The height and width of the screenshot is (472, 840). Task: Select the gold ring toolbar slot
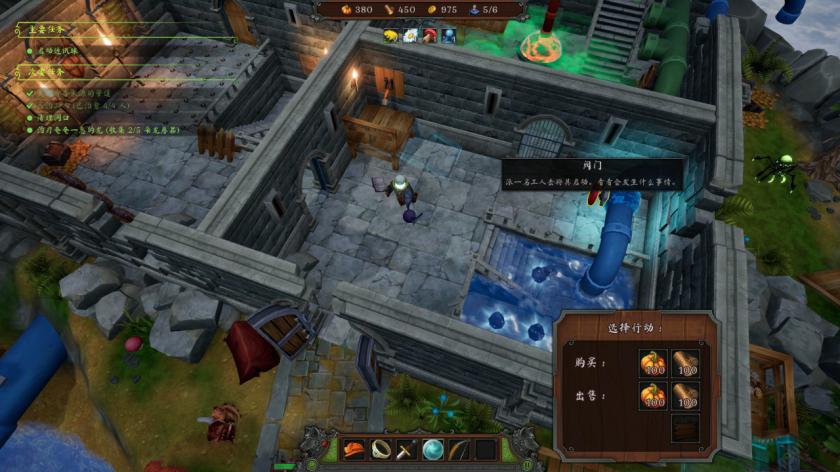[x=381, y=449]
